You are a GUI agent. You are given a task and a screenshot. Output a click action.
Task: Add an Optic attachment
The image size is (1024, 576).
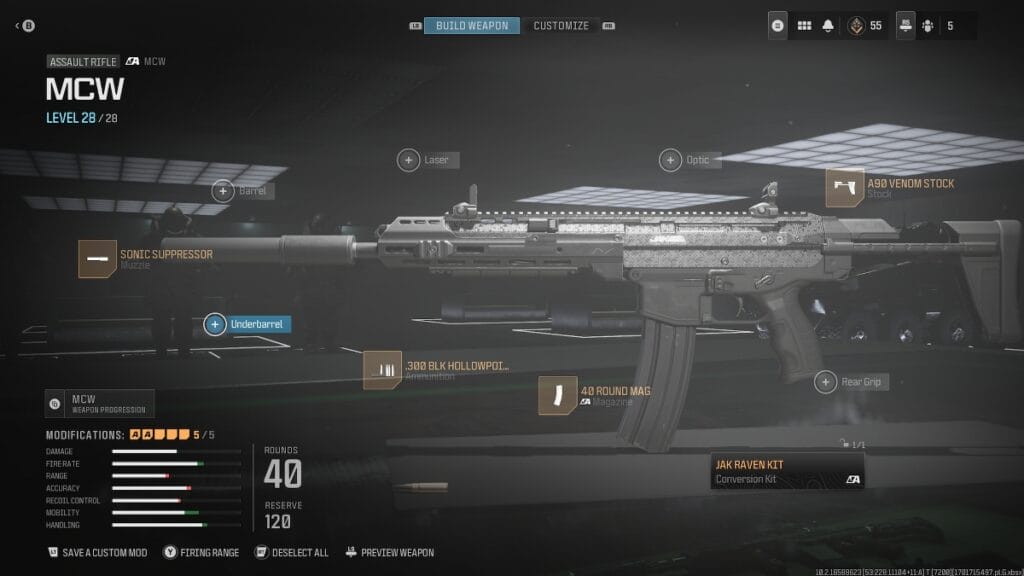[x=670, y=160]
